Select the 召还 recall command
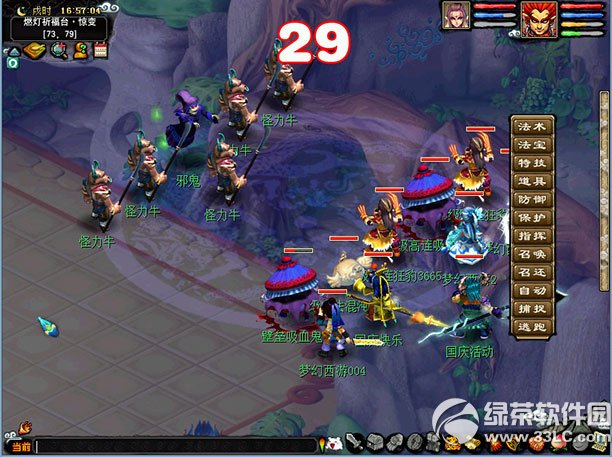Image resolution: width=612 pixels, height=457 pixels. point(531,271)
